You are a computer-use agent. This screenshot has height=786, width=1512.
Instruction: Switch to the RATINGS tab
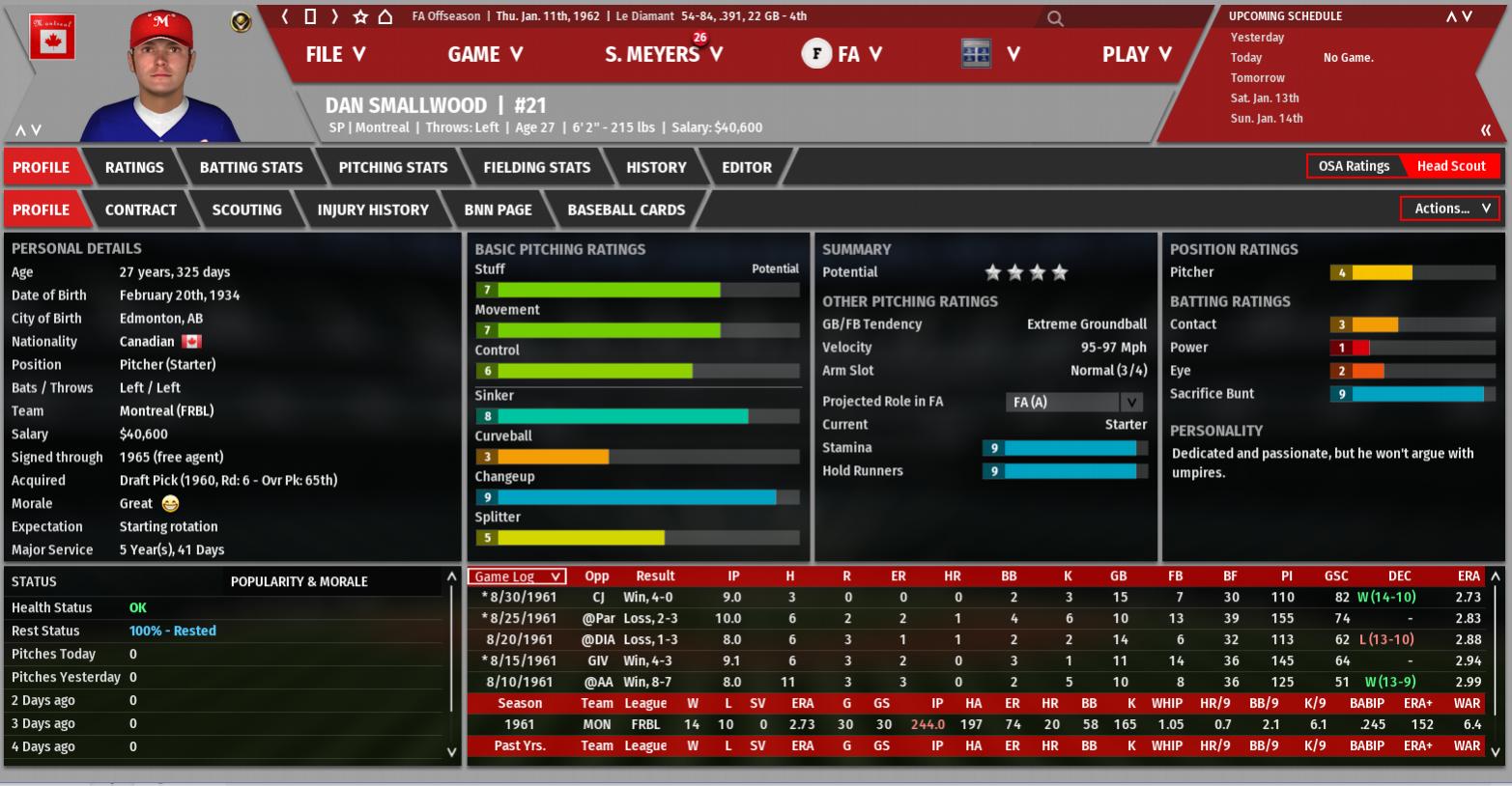(134, 167)
